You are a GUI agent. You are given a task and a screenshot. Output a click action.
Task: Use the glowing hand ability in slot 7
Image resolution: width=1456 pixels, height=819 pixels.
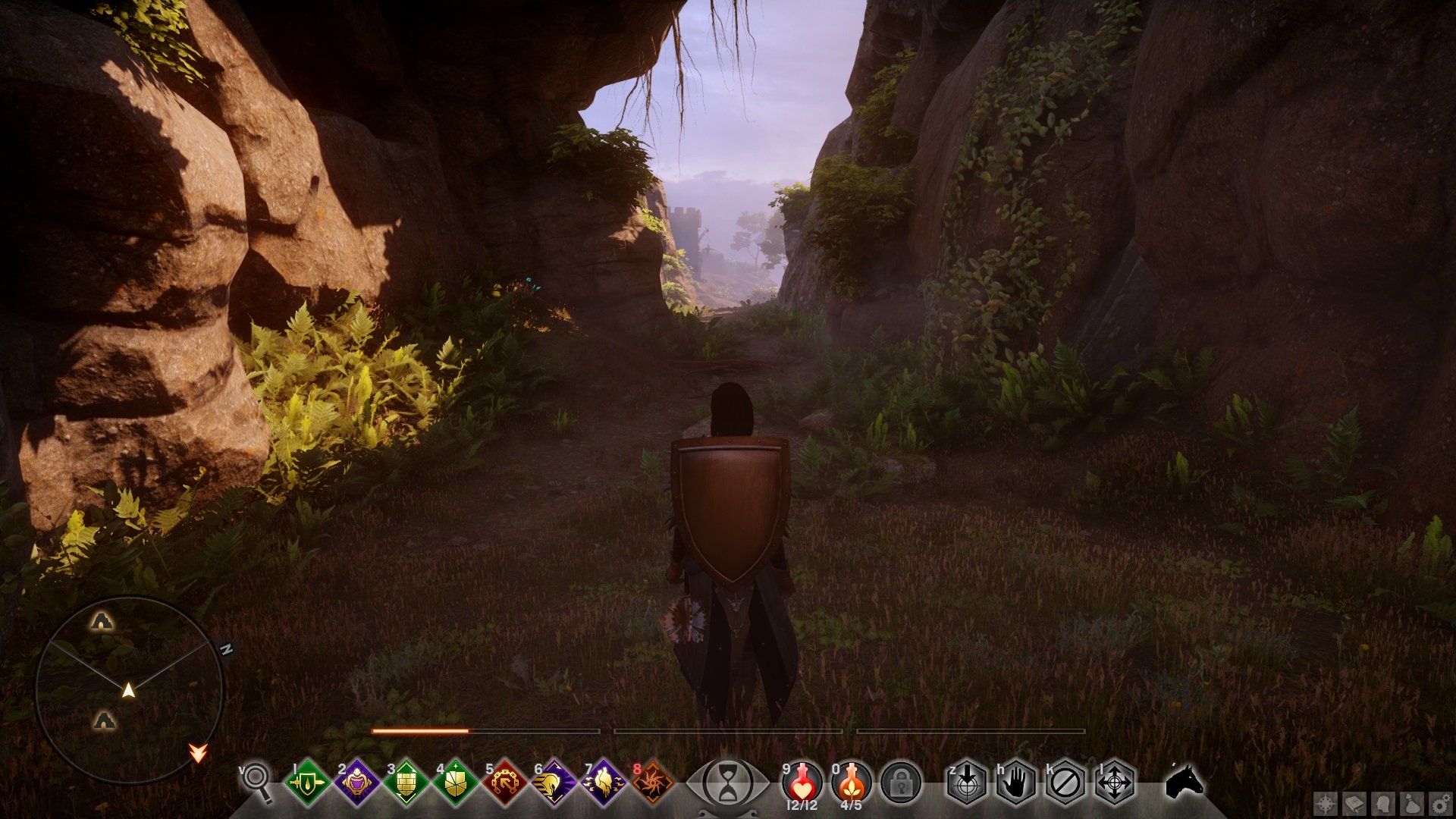(x=603, y=781)
